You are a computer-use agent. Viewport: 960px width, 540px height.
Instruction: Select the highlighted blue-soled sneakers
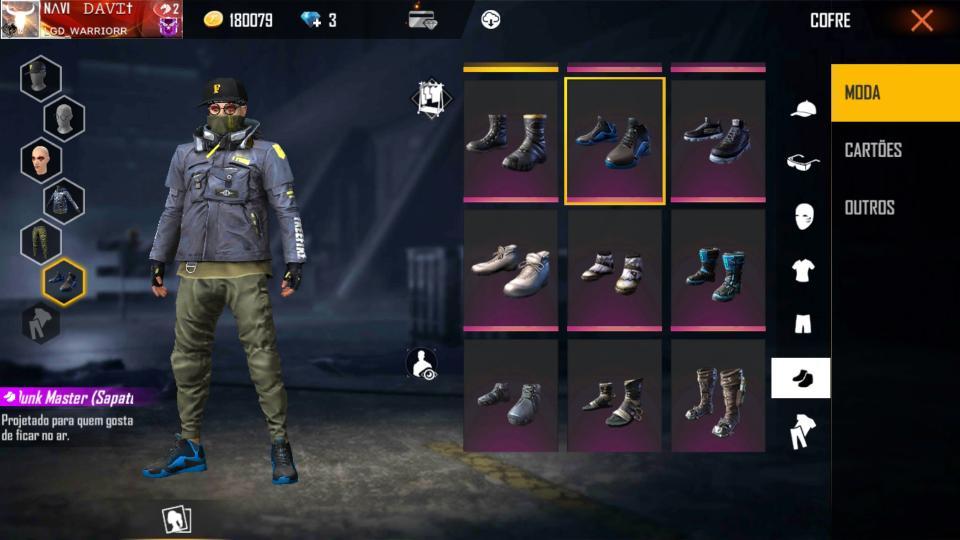615,140
